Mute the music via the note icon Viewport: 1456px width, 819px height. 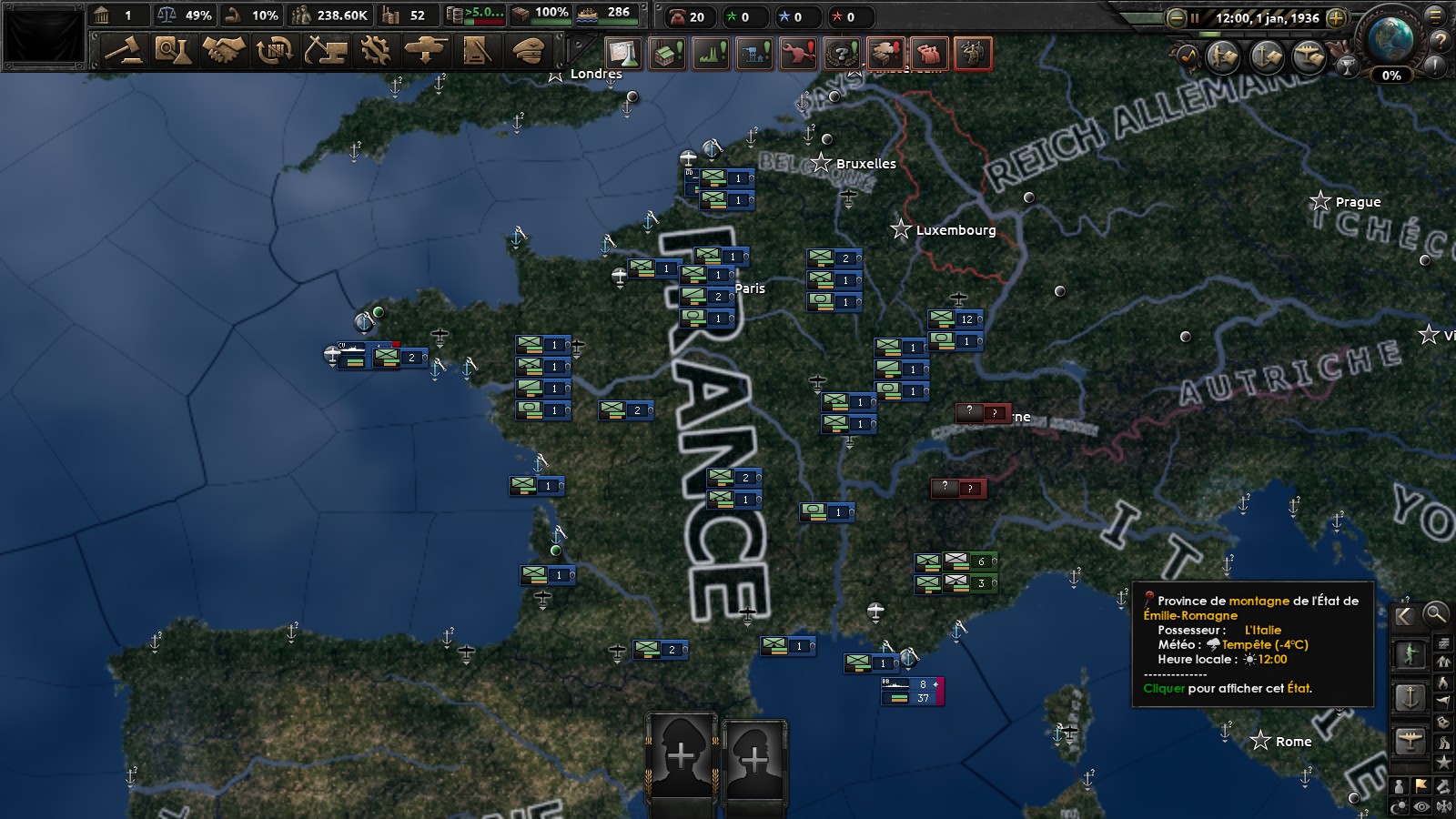[1188, 55]
